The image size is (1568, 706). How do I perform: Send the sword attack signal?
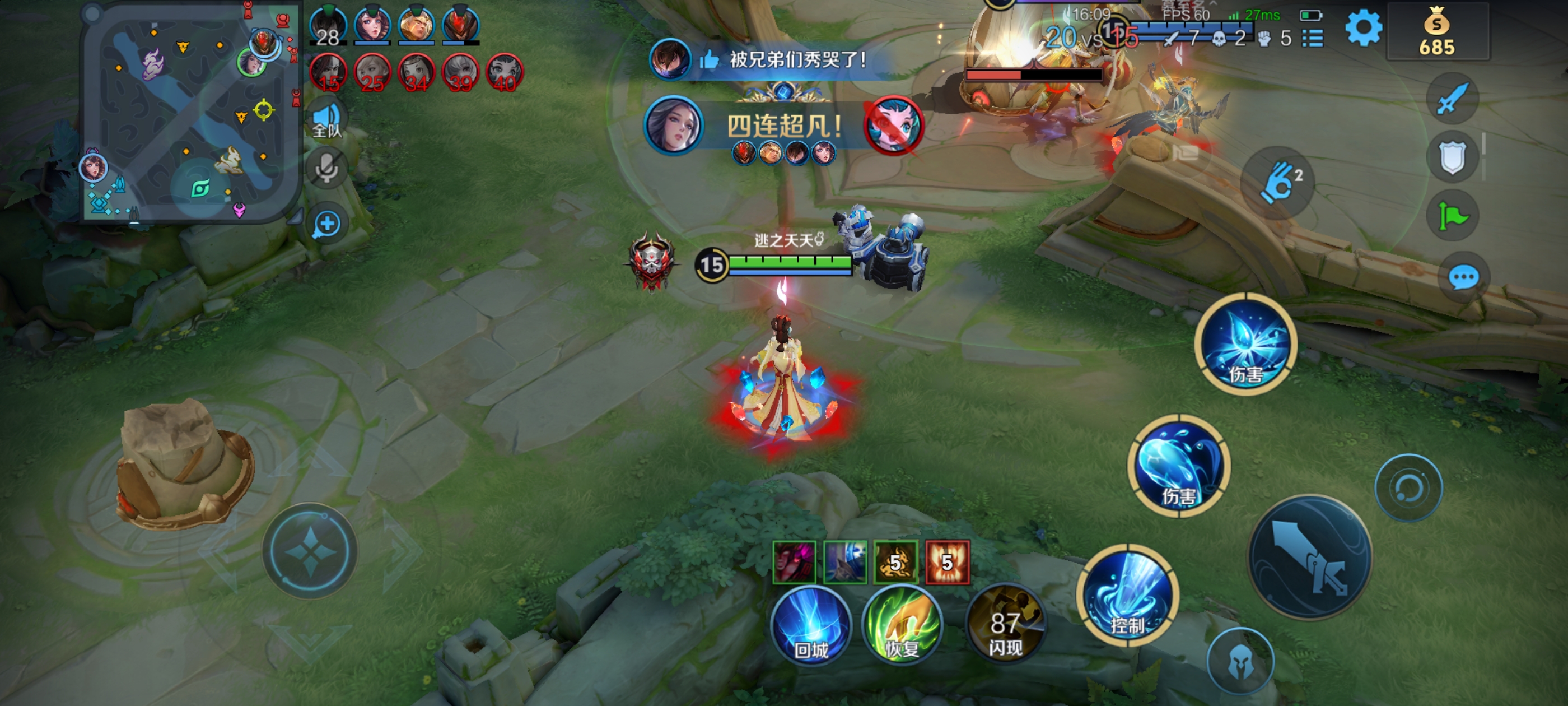click(x=1452, y=98)
